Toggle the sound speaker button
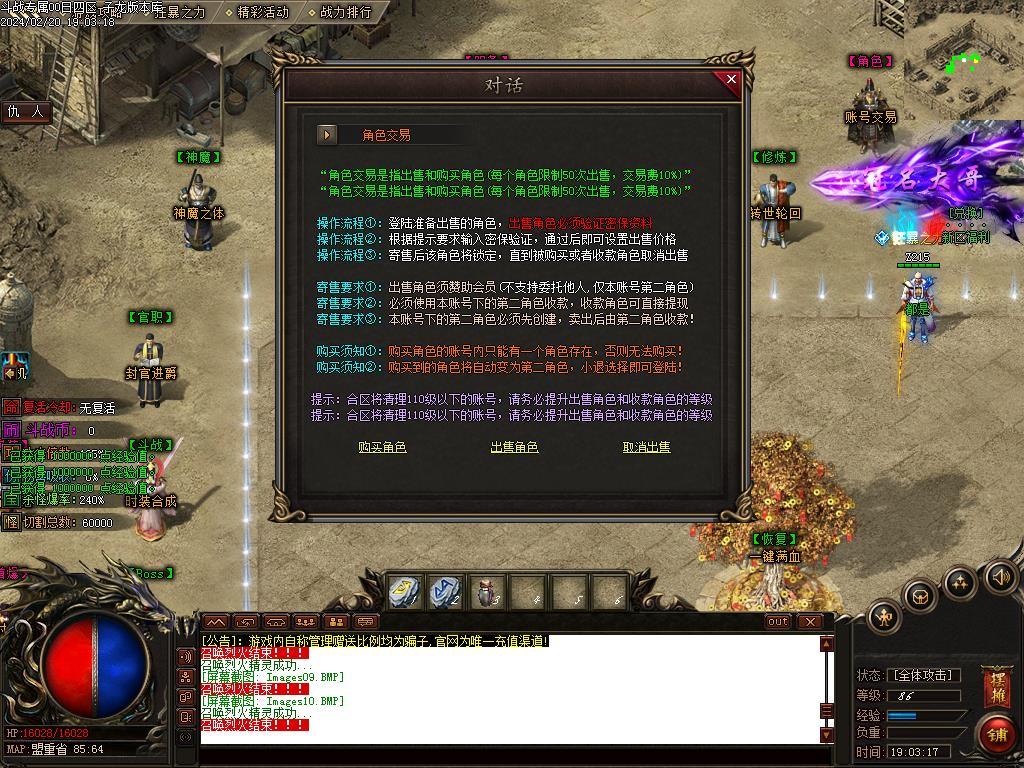 [x=1001, y=577]
